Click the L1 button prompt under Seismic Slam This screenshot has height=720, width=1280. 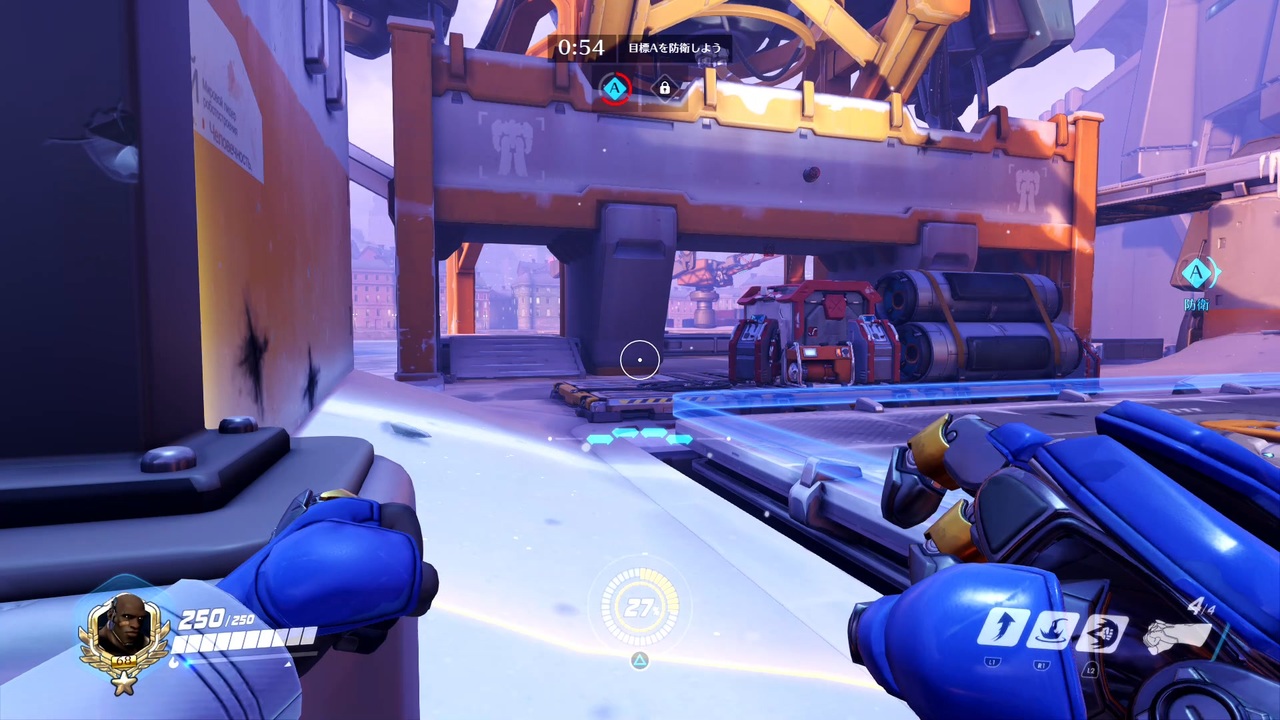992,661
